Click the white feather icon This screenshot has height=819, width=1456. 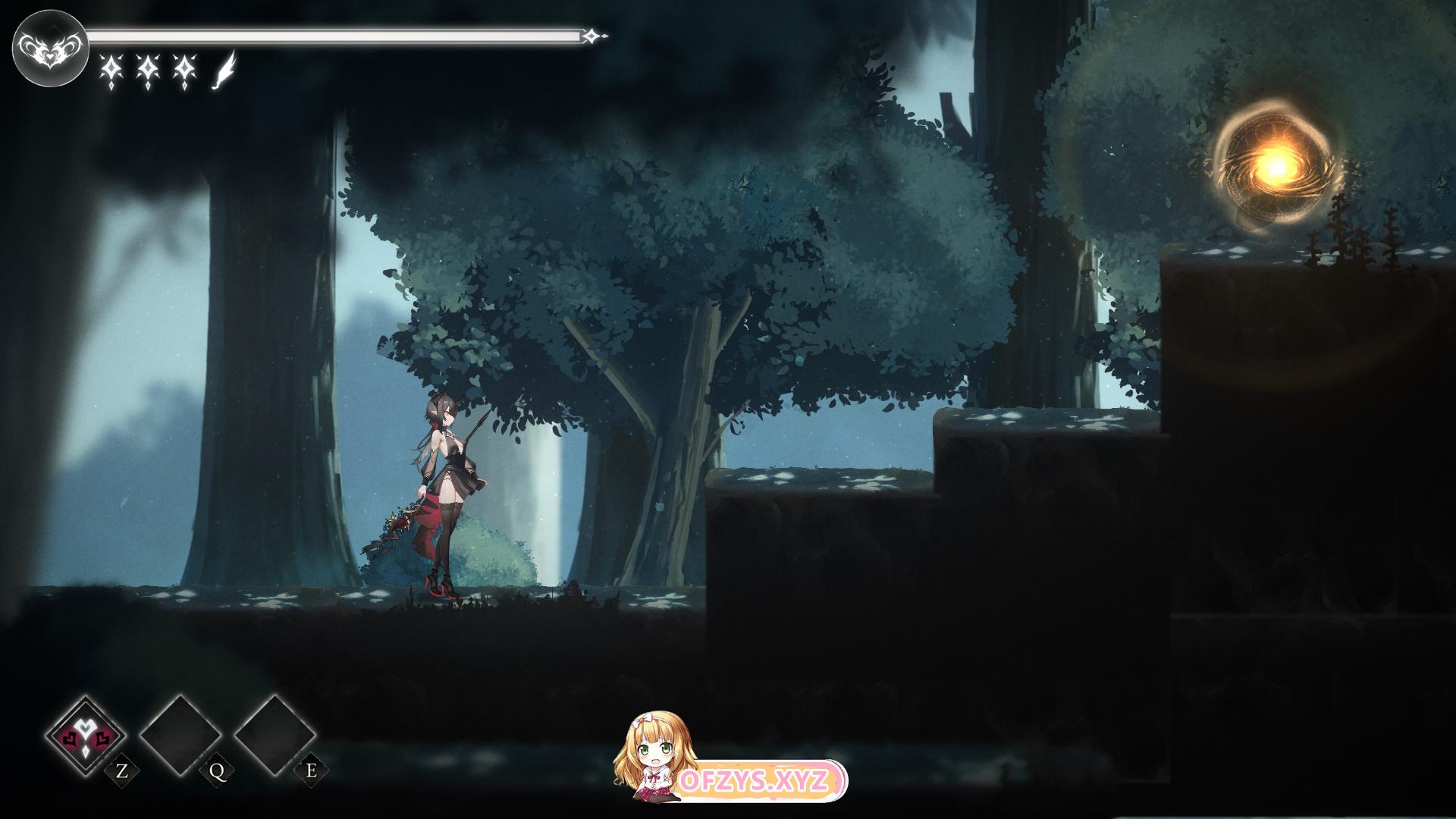(224, 71)
